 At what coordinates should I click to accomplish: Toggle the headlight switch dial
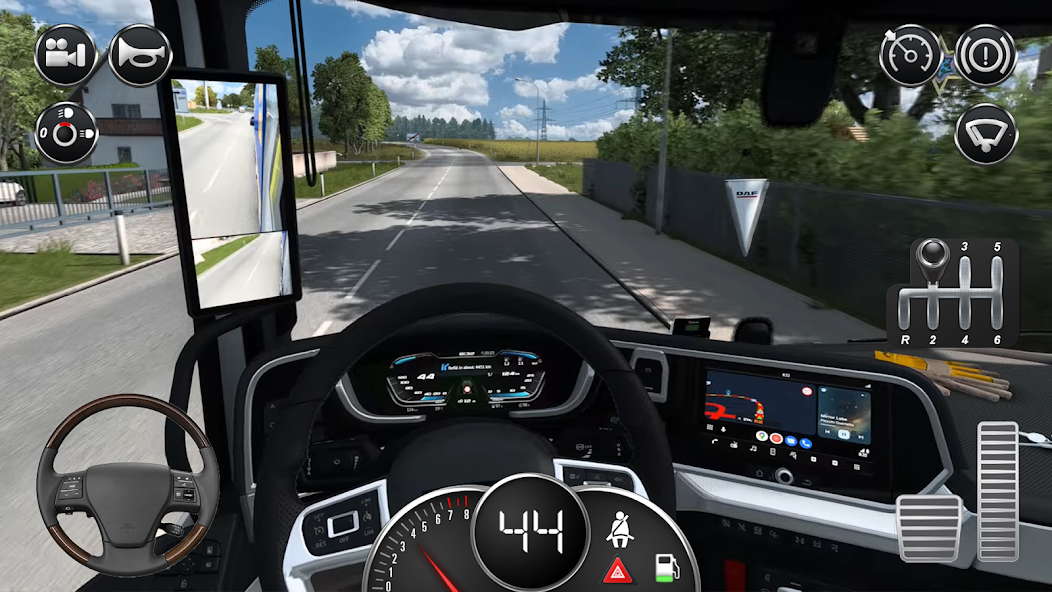66,133
